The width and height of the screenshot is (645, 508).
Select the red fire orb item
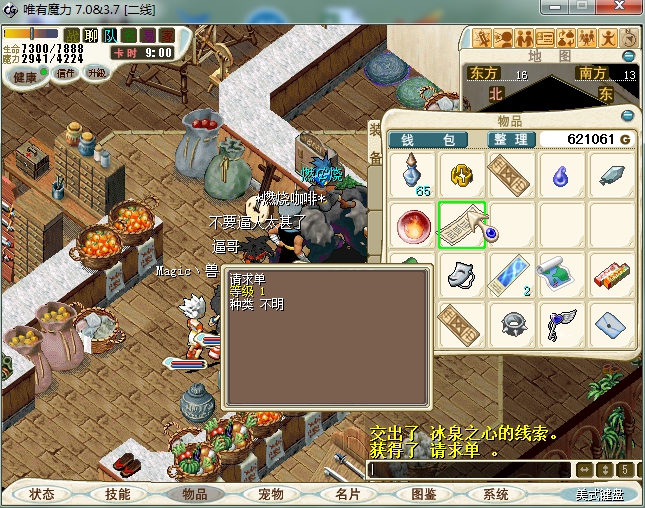click(x=412, y=225)
